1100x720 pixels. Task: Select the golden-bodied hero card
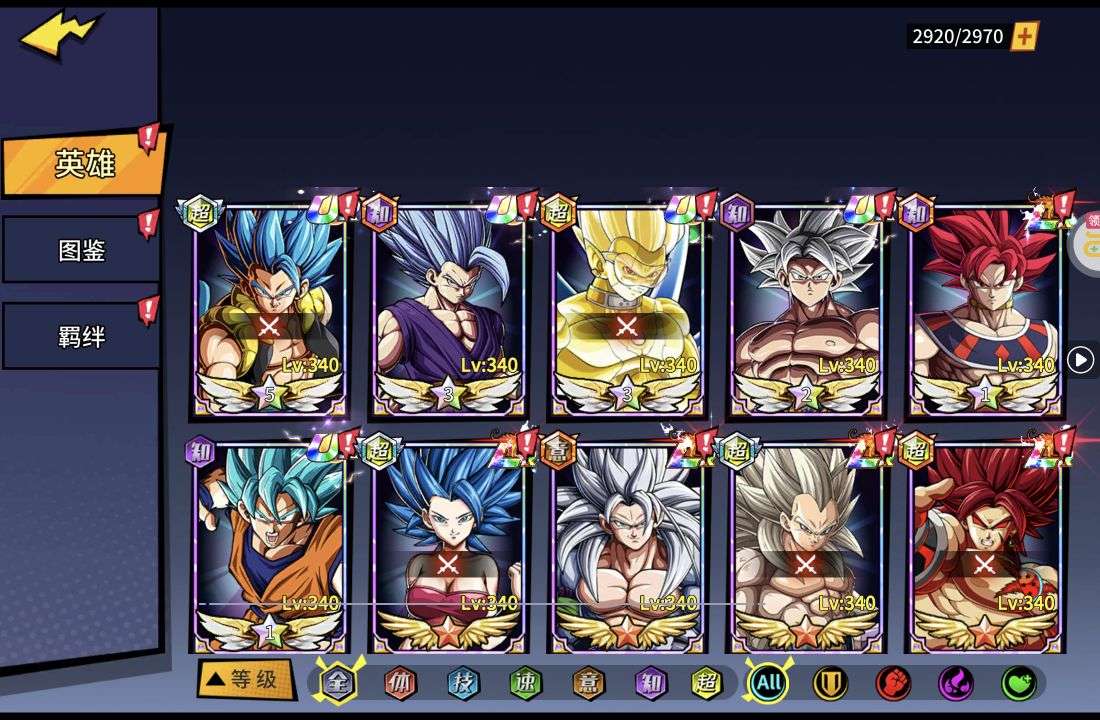pyautogui.click(x=627, y=310)
